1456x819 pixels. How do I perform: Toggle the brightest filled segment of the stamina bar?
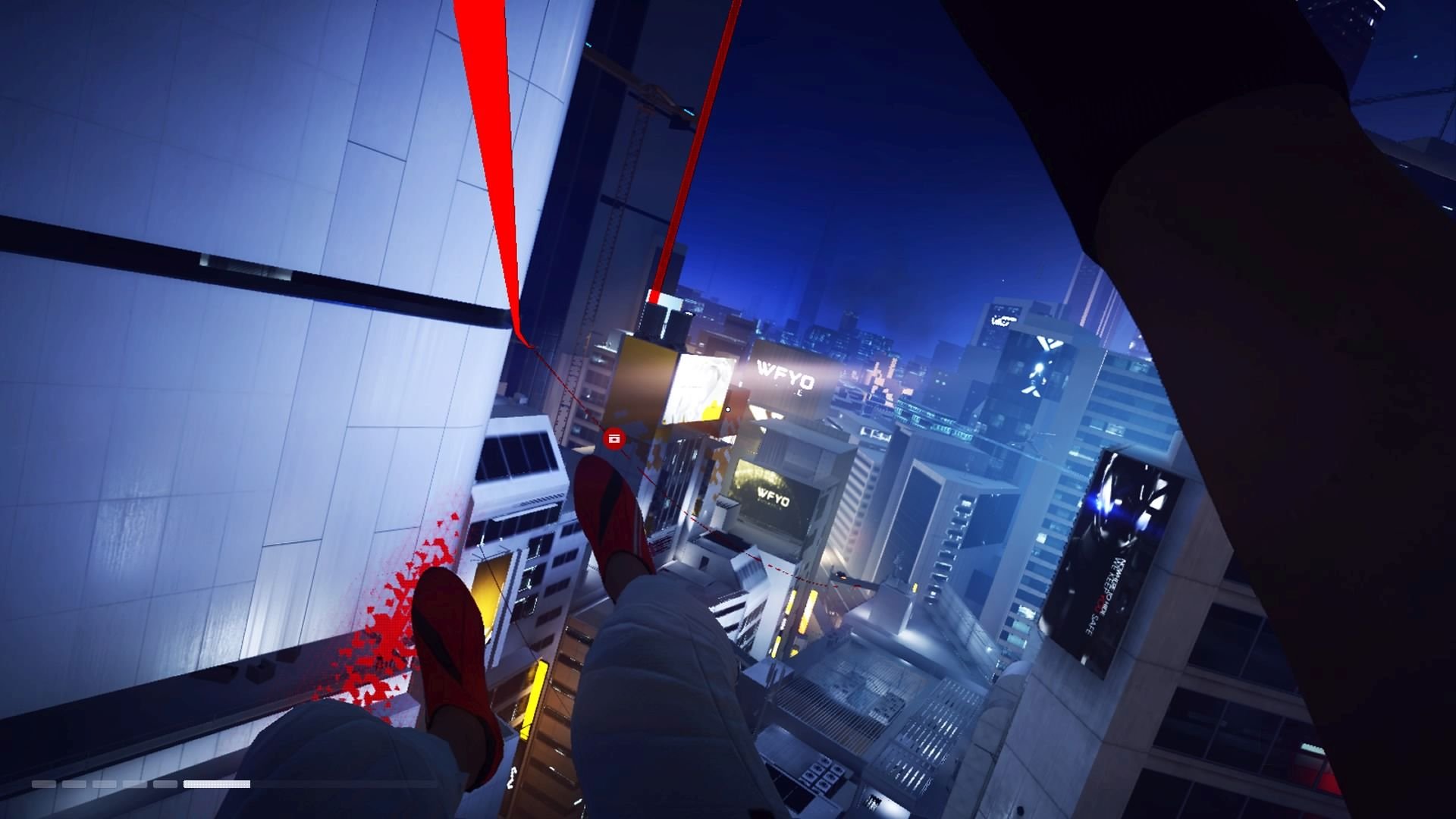(216, 784)
